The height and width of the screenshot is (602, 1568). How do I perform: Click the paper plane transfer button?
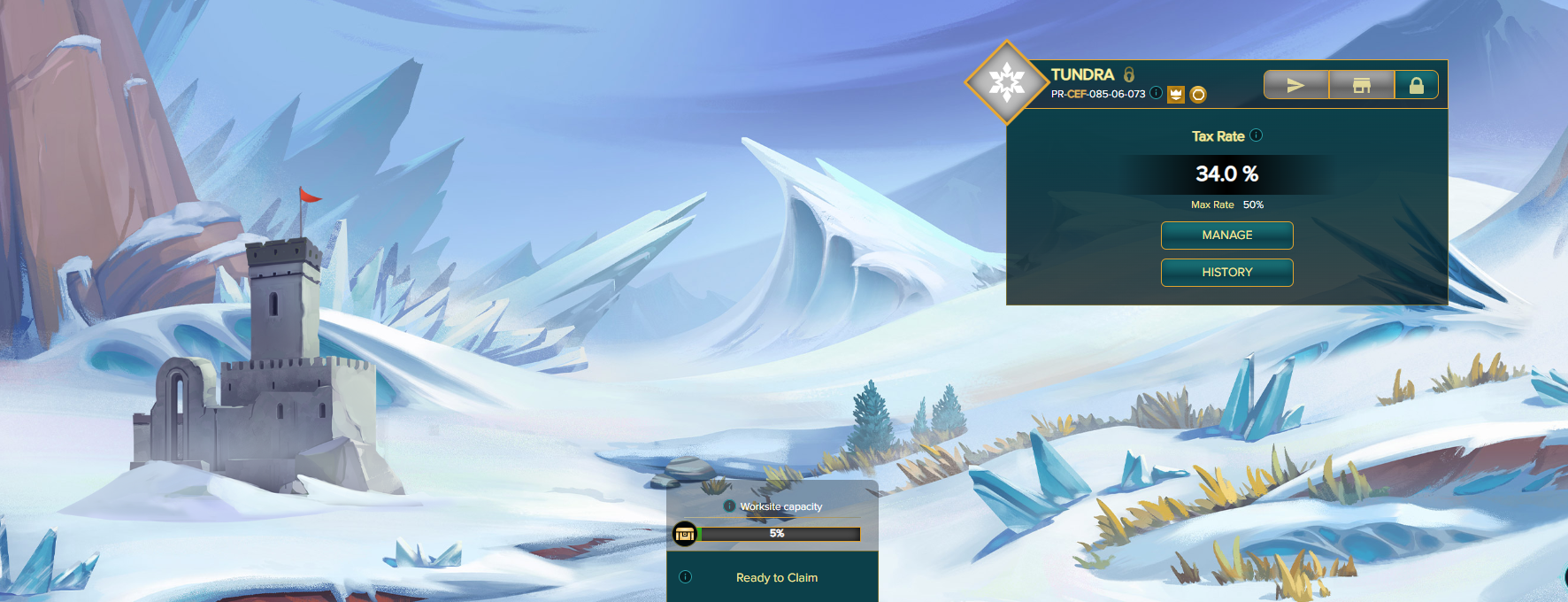click(1295, 85)
